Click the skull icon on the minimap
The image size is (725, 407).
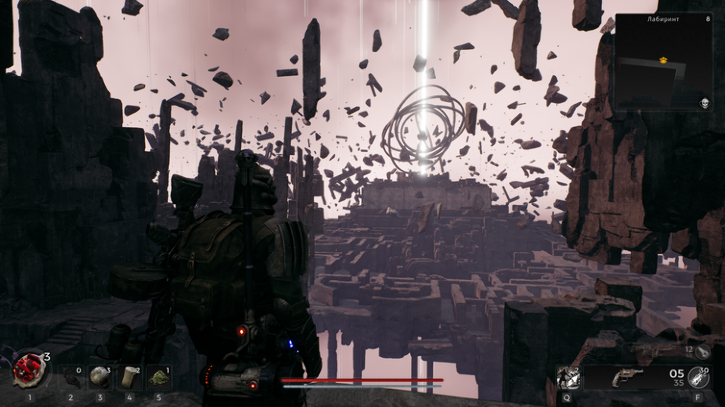tap(703, 103)
